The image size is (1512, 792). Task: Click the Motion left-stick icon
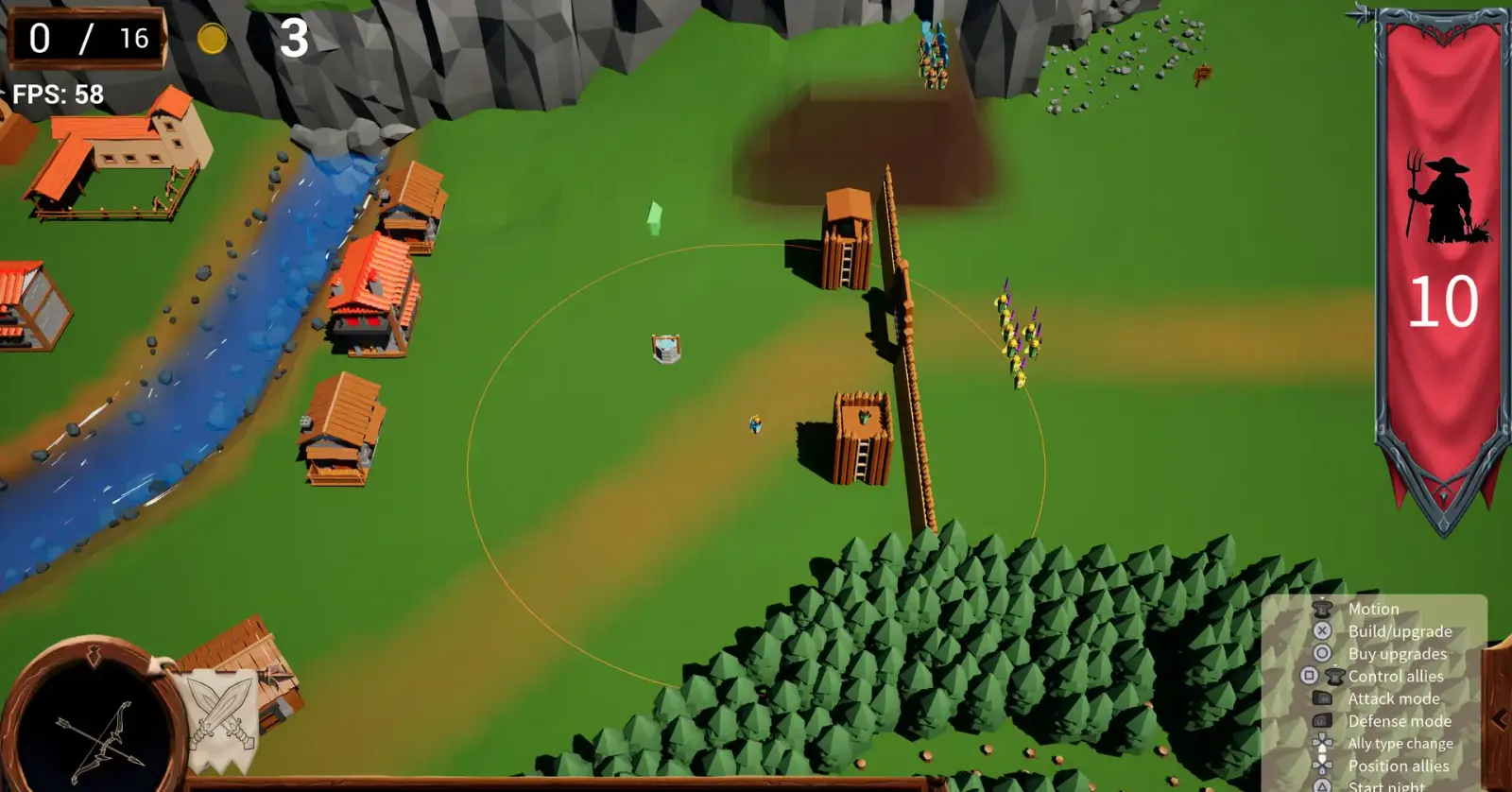1320,609
